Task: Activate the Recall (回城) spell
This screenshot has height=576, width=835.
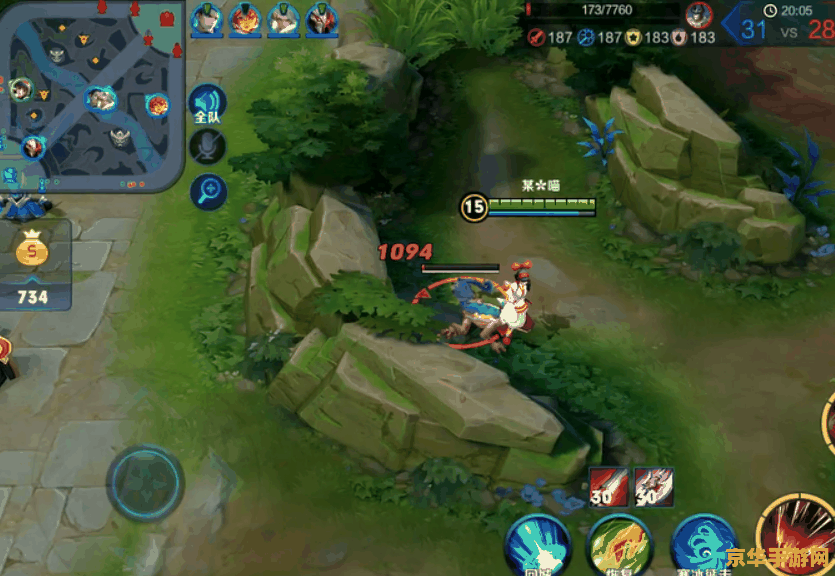Action: tap(537, 545)
